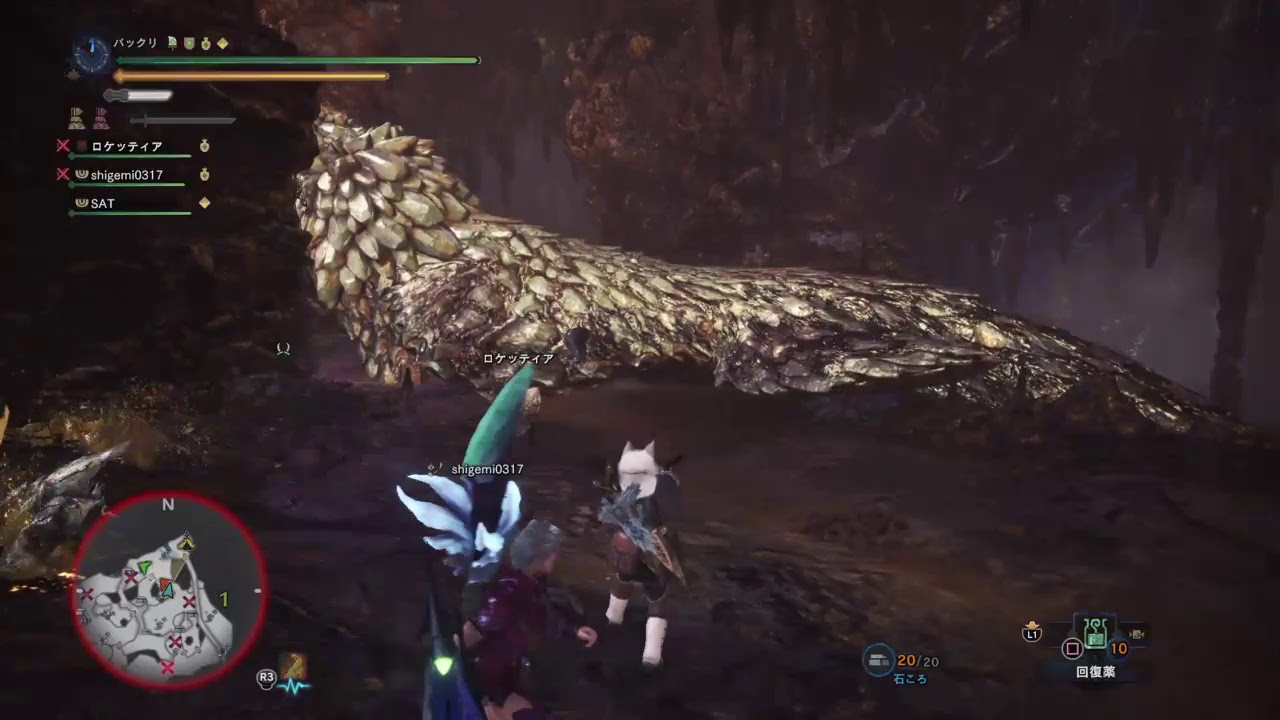This screenshot has width=1280, height=720.
Task: Select party member SAT in the roster
Action: (x=113, y=203)
